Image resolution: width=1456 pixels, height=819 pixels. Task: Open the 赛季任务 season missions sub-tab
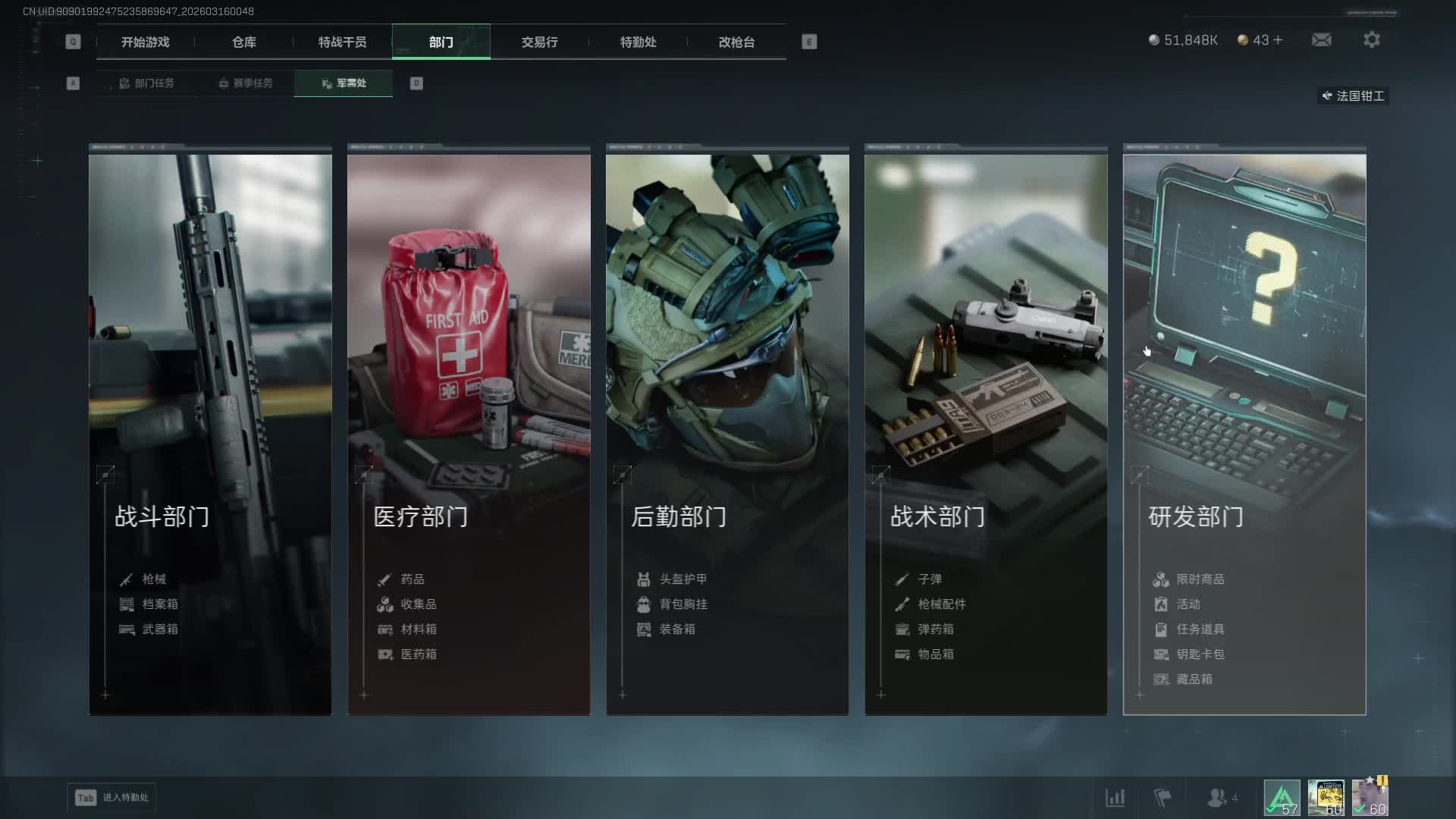click(x=246, y=83)
